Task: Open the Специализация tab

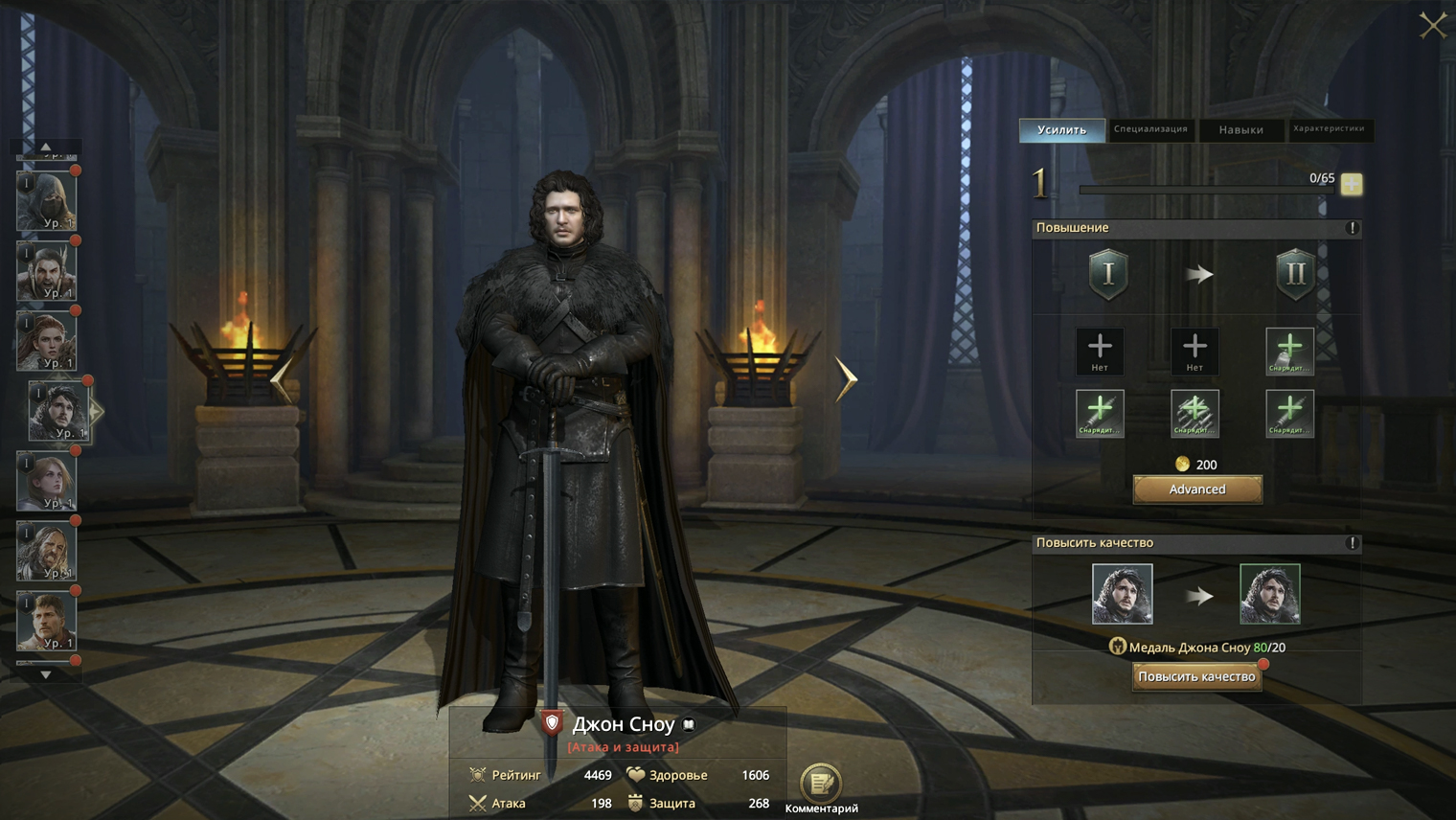Action: [x=1150, y=129]
